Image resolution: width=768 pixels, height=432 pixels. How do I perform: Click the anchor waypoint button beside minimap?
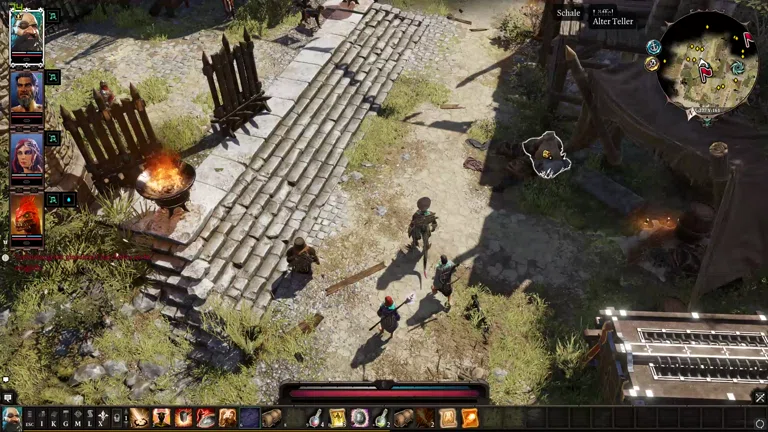653,46
